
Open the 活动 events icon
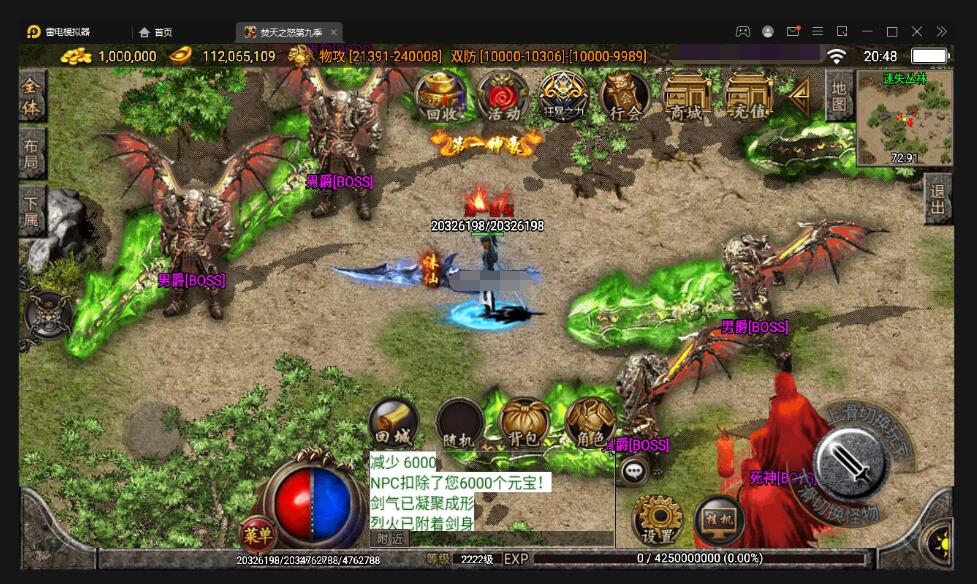pos(502,97)
